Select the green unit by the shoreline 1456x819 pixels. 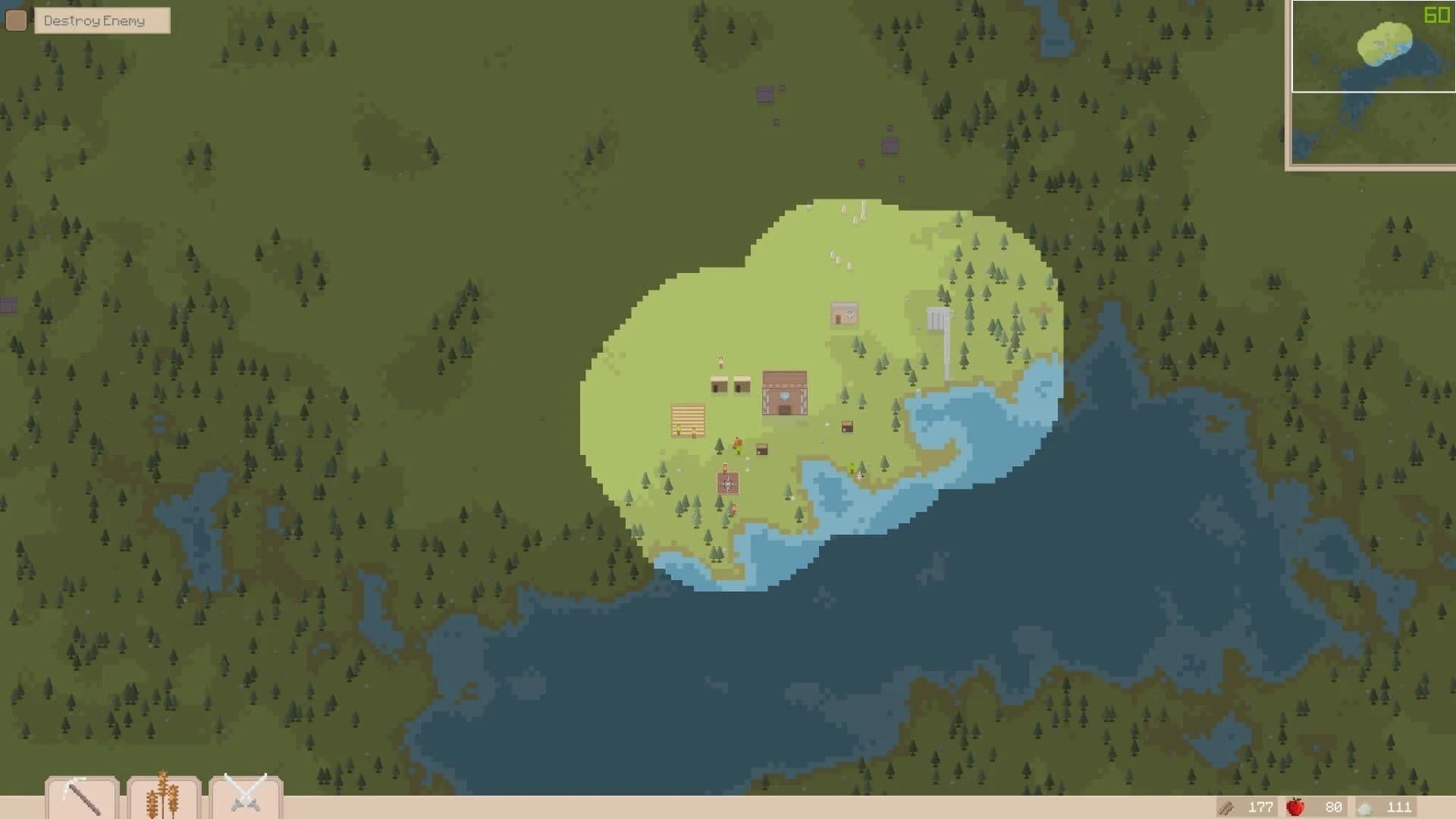[x=852, y=467]
